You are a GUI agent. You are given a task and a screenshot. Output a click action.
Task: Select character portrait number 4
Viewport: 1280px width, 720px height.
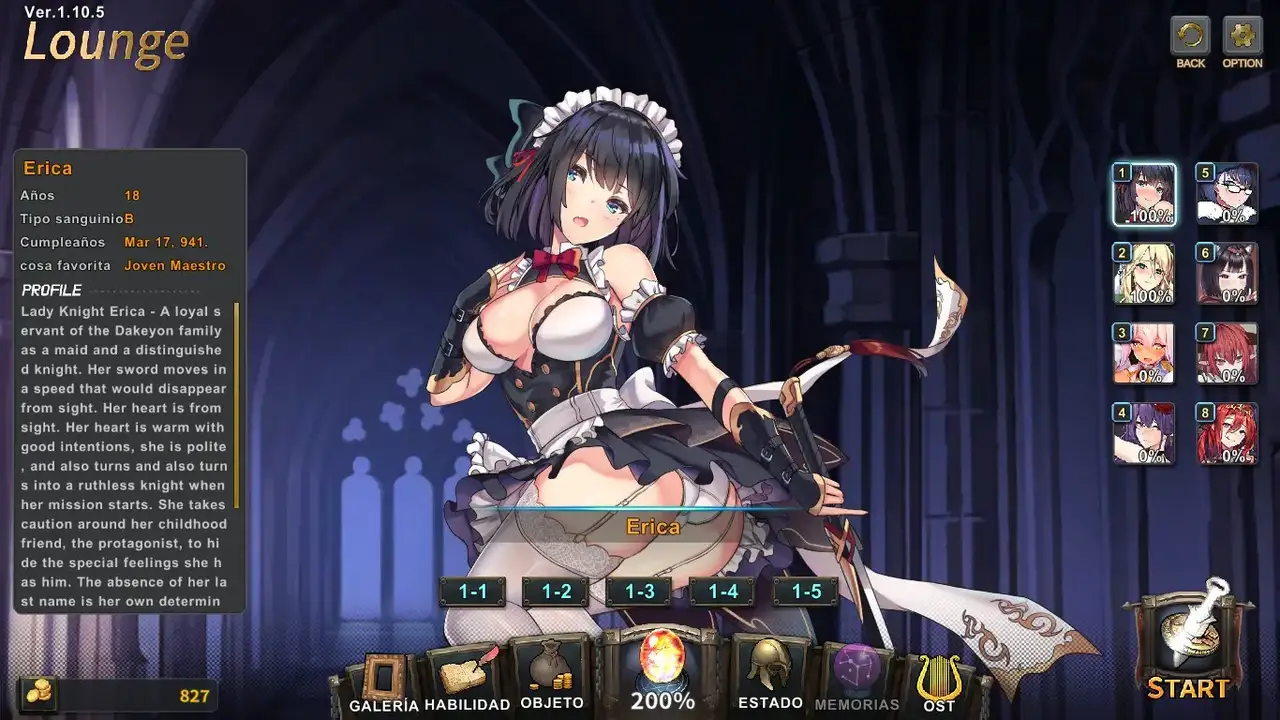point(1145,433)
